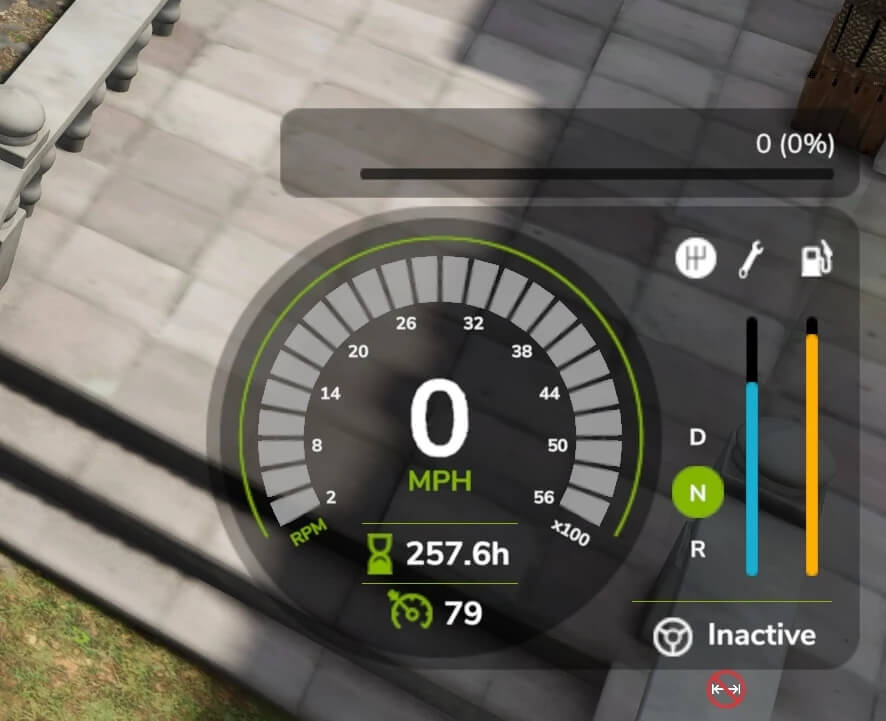Select the D drive gear indicator
Screen dimensions: 886x721
point(698,437)
